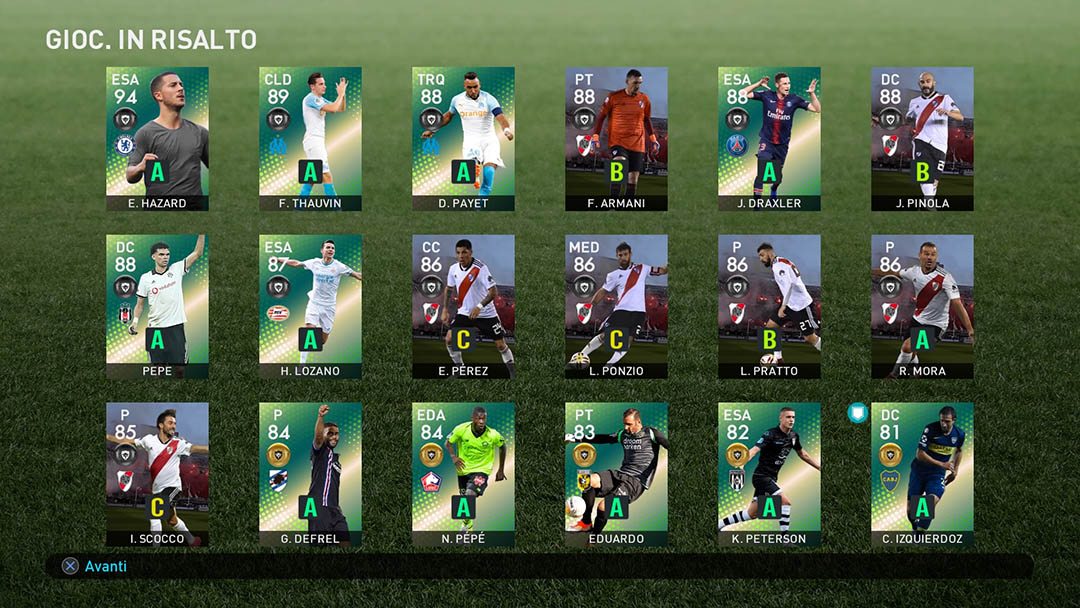Select the G. Defrel card
Image resolution: width=1080 pixels, height=608 pixels.
click(310, 474)
